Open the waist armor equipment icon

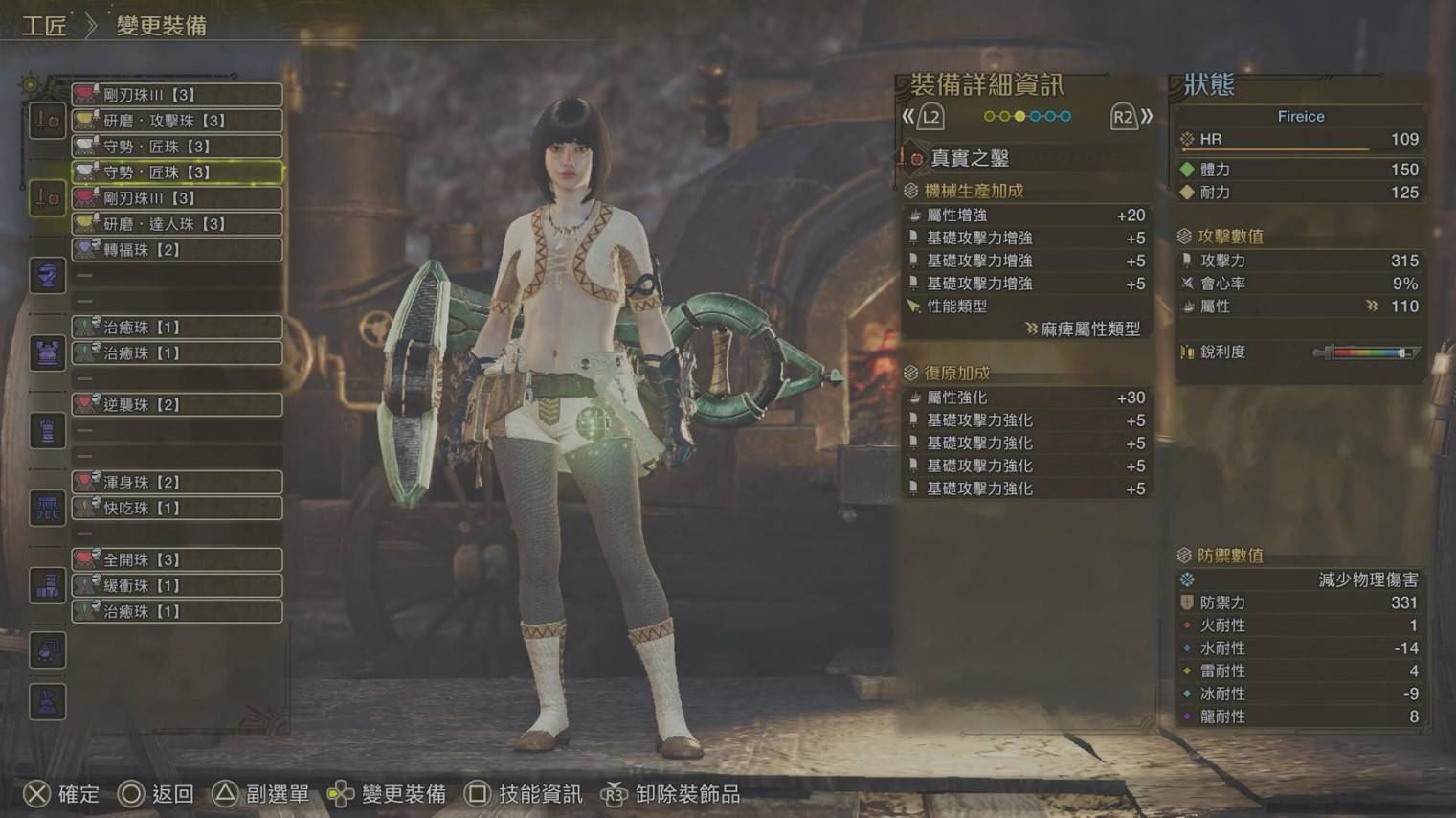click(x=47, y=509)
